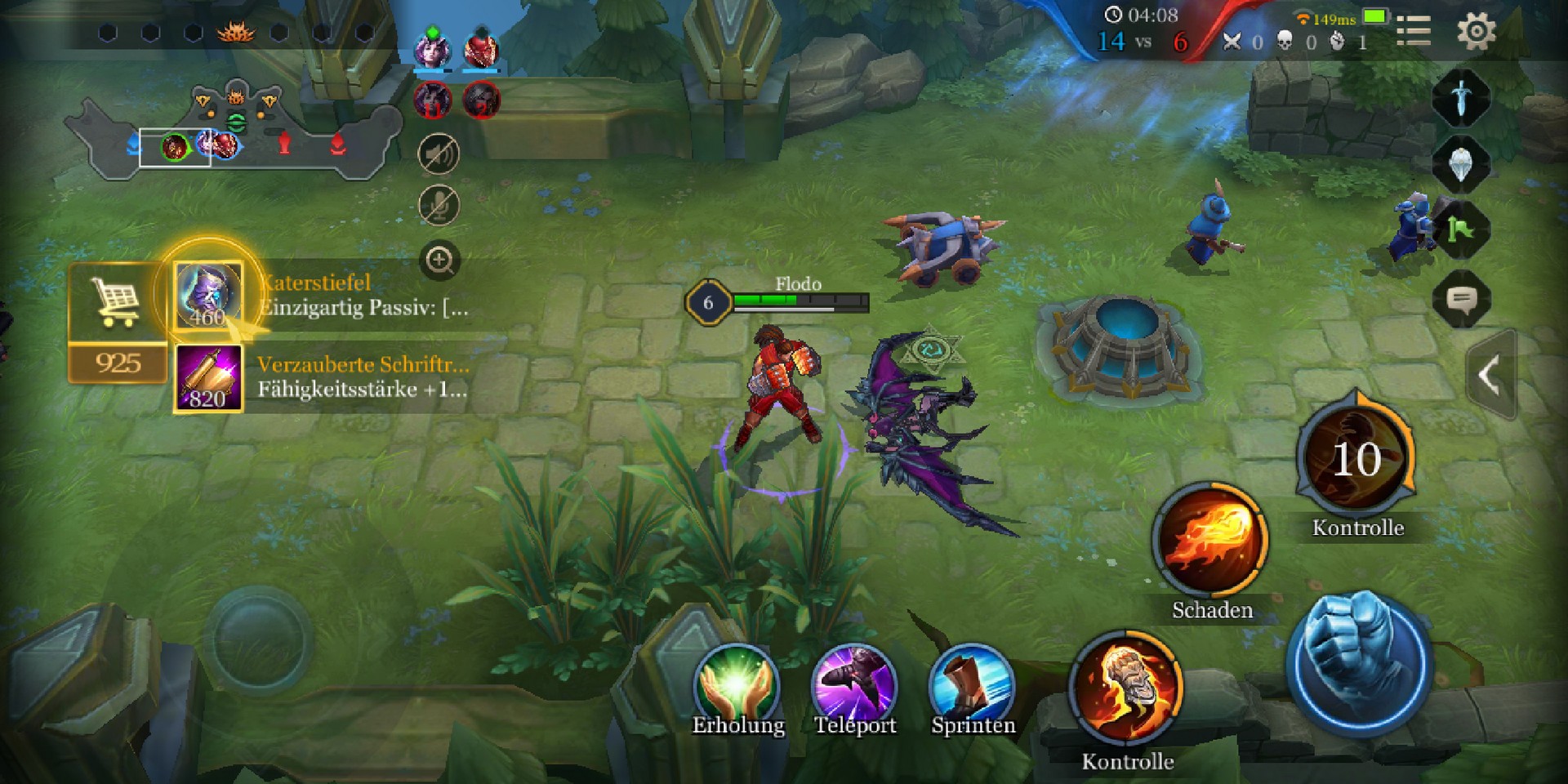Toggle the muted microphone icon

439,205
